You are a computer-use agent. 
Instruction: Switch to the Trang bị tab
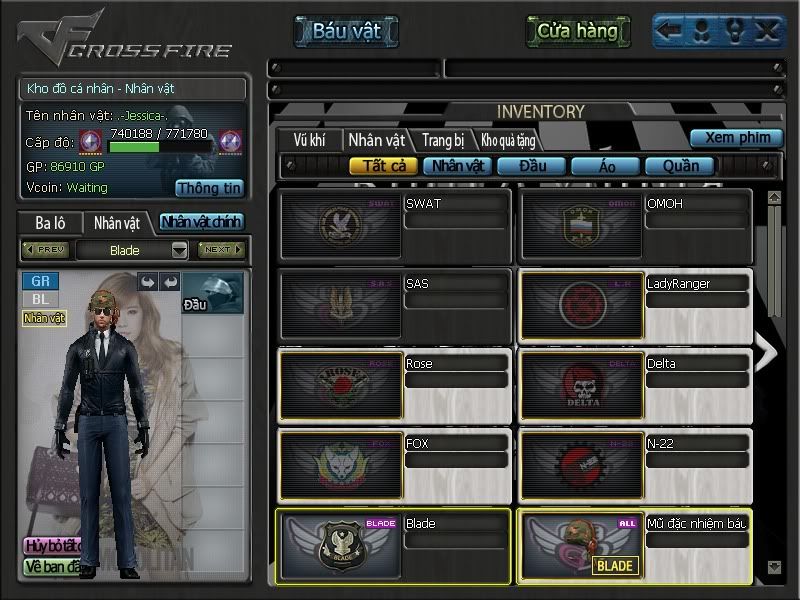tap(442, 140)
